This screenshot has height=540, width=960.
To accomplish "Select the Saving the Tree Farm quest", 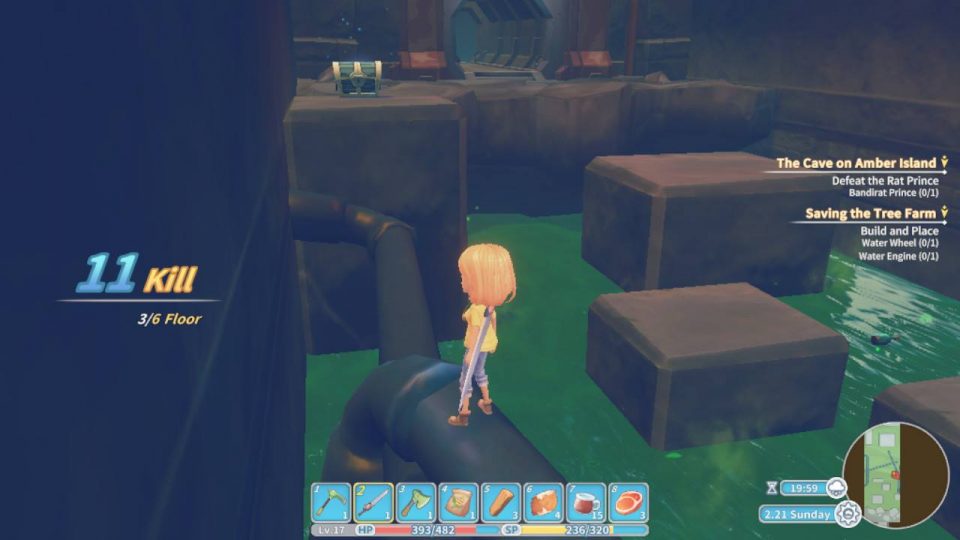I will [870, 214].
